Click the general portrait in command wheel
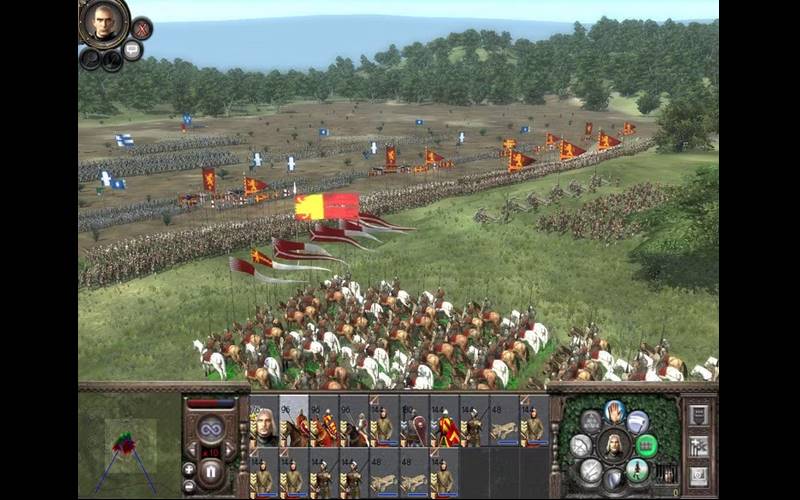This screenshot has width=800, height=500. click(x=614, y=445)
